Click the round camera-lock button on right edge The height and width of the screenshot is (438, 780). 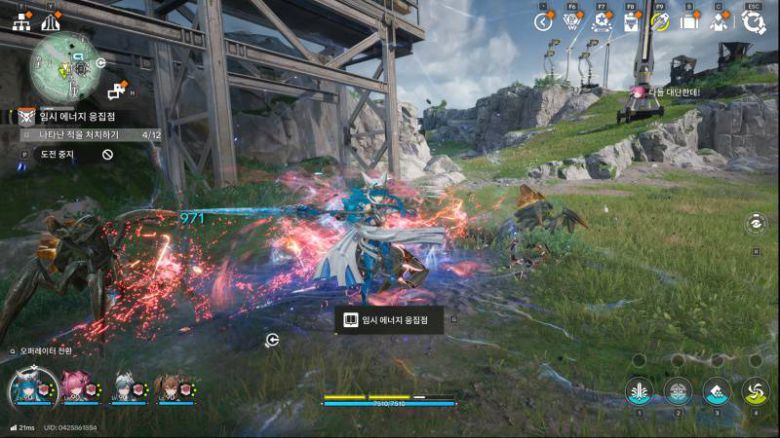[x=755, y=225]
